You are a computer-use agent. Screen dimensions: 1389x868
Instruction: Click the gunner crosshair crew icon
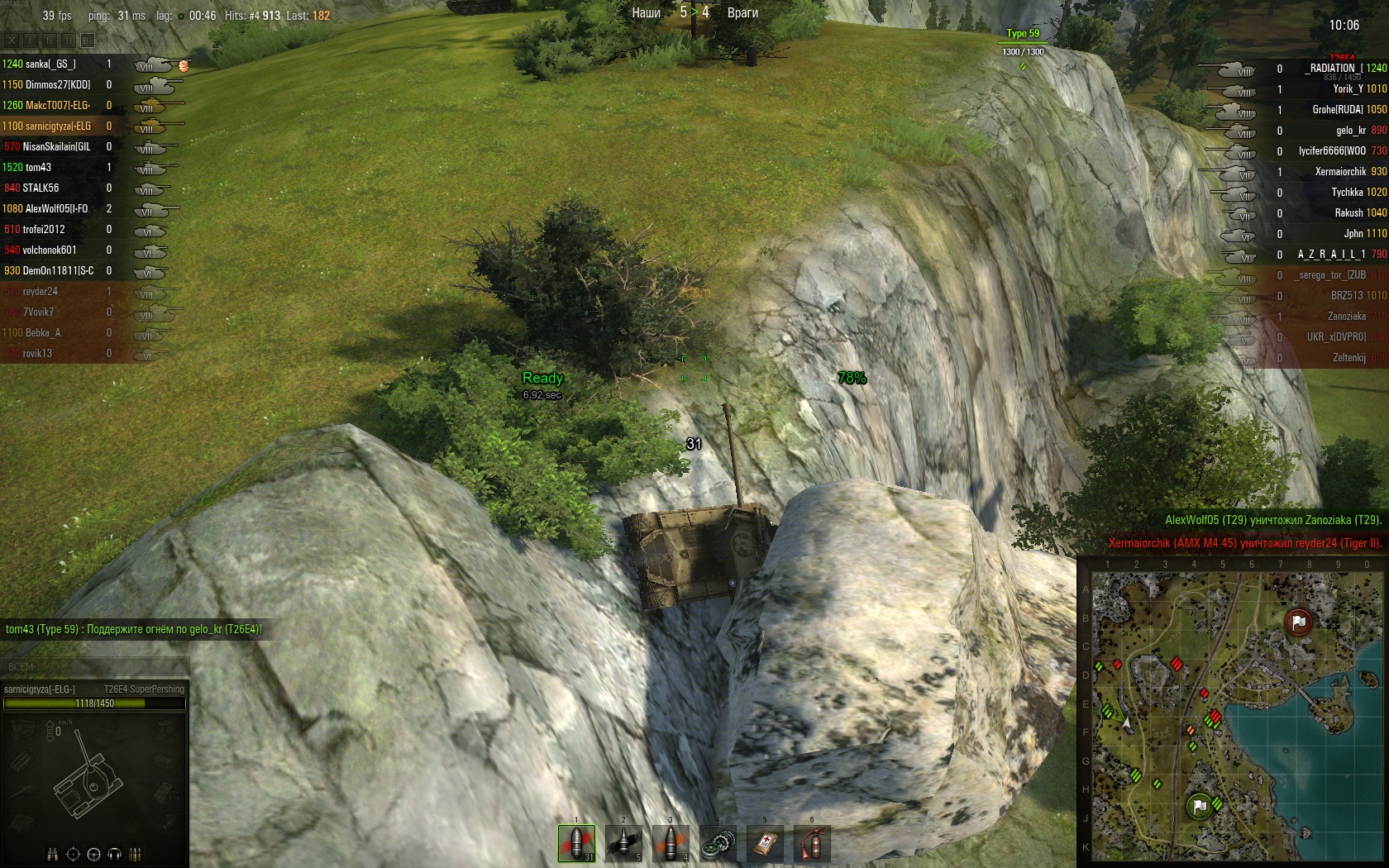73,854
